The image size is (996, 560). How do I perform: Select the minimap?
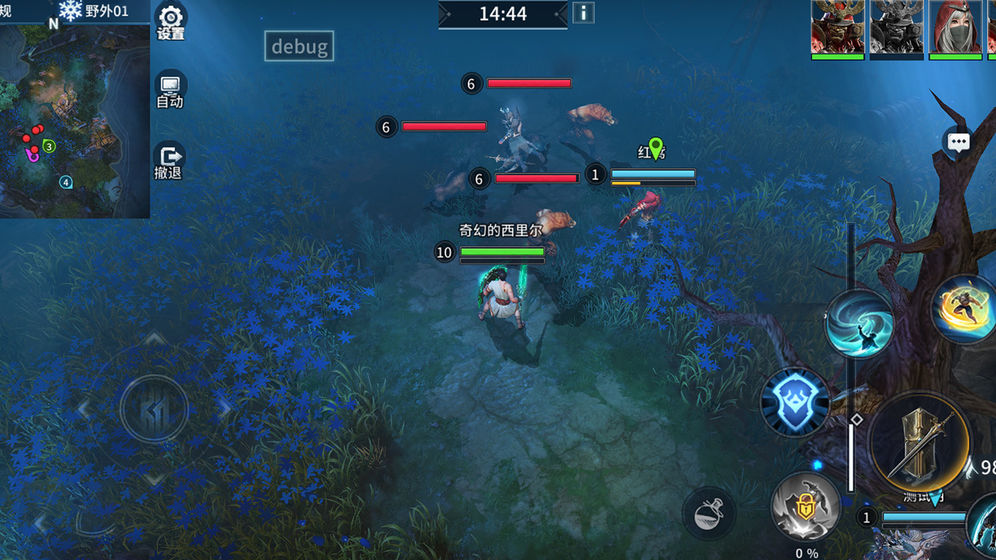75,118
